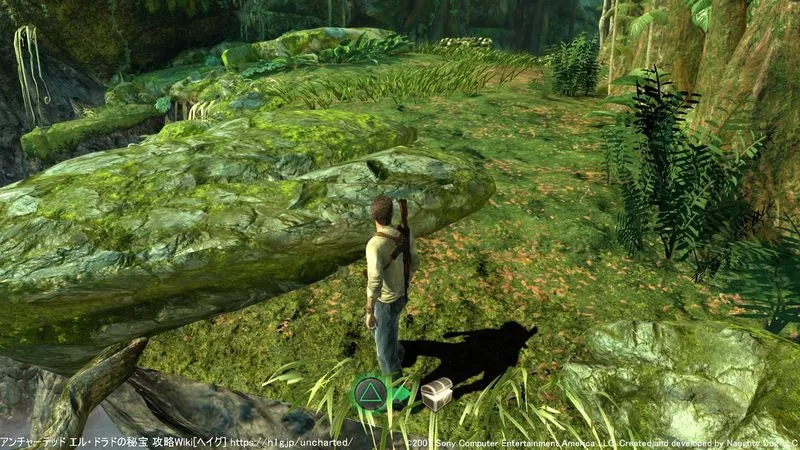The image size is (800, 450).
Task: Click the treasure chest pickup icon
Action: [x=436, y=394]
